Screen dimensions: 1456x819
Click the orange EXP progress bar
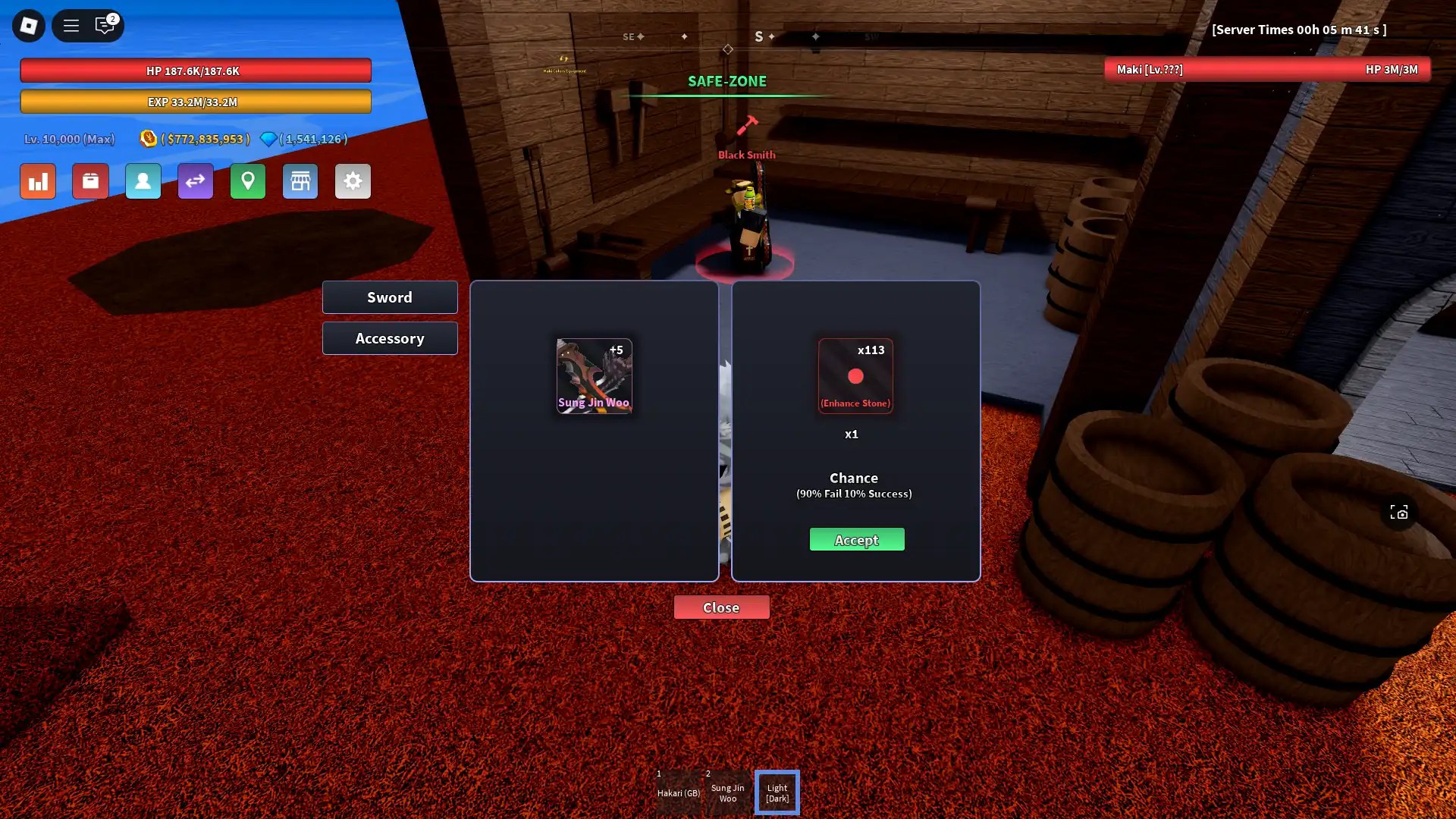[x=195, y=101]
